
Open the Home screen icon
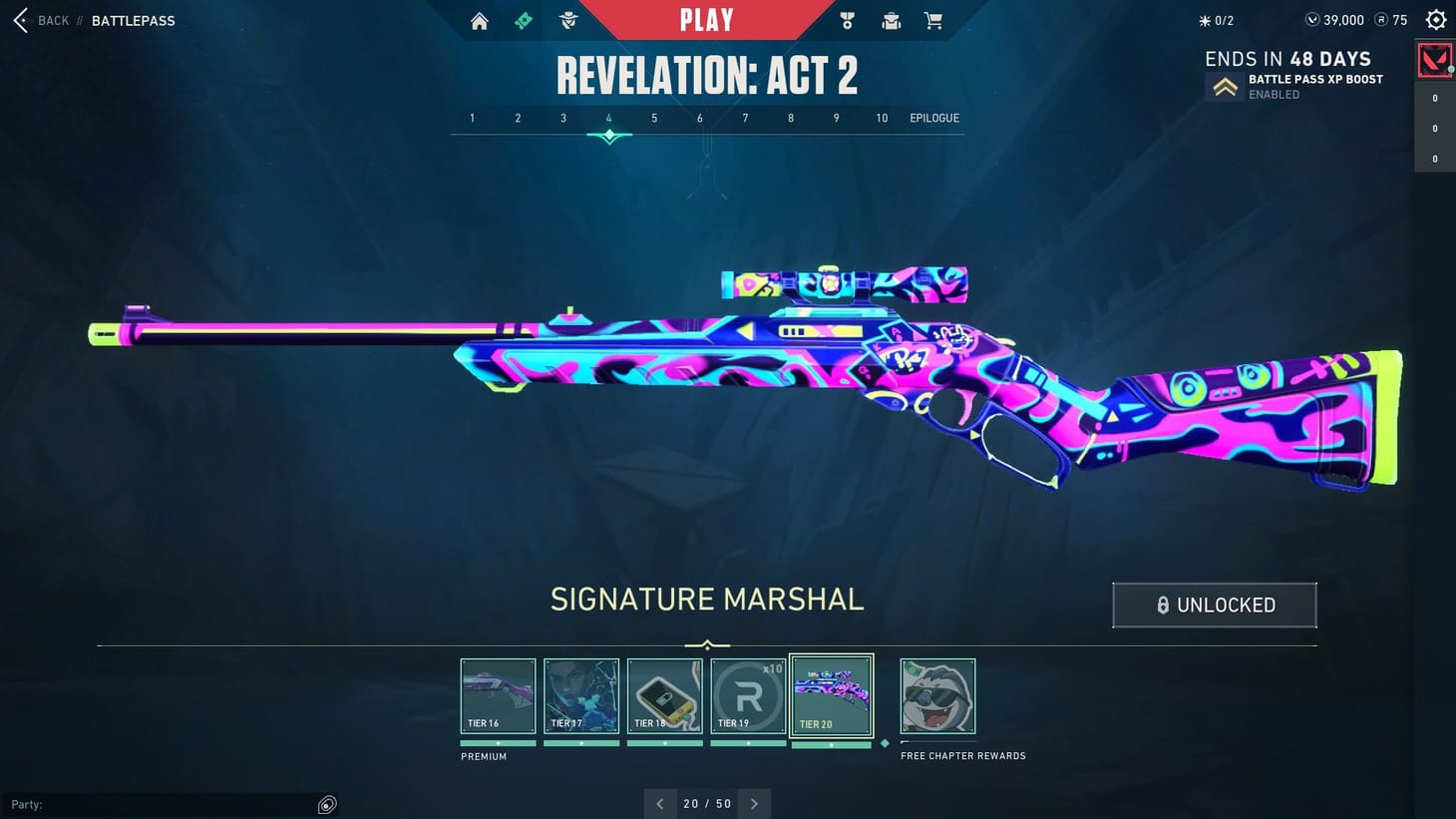pos(479,20)
